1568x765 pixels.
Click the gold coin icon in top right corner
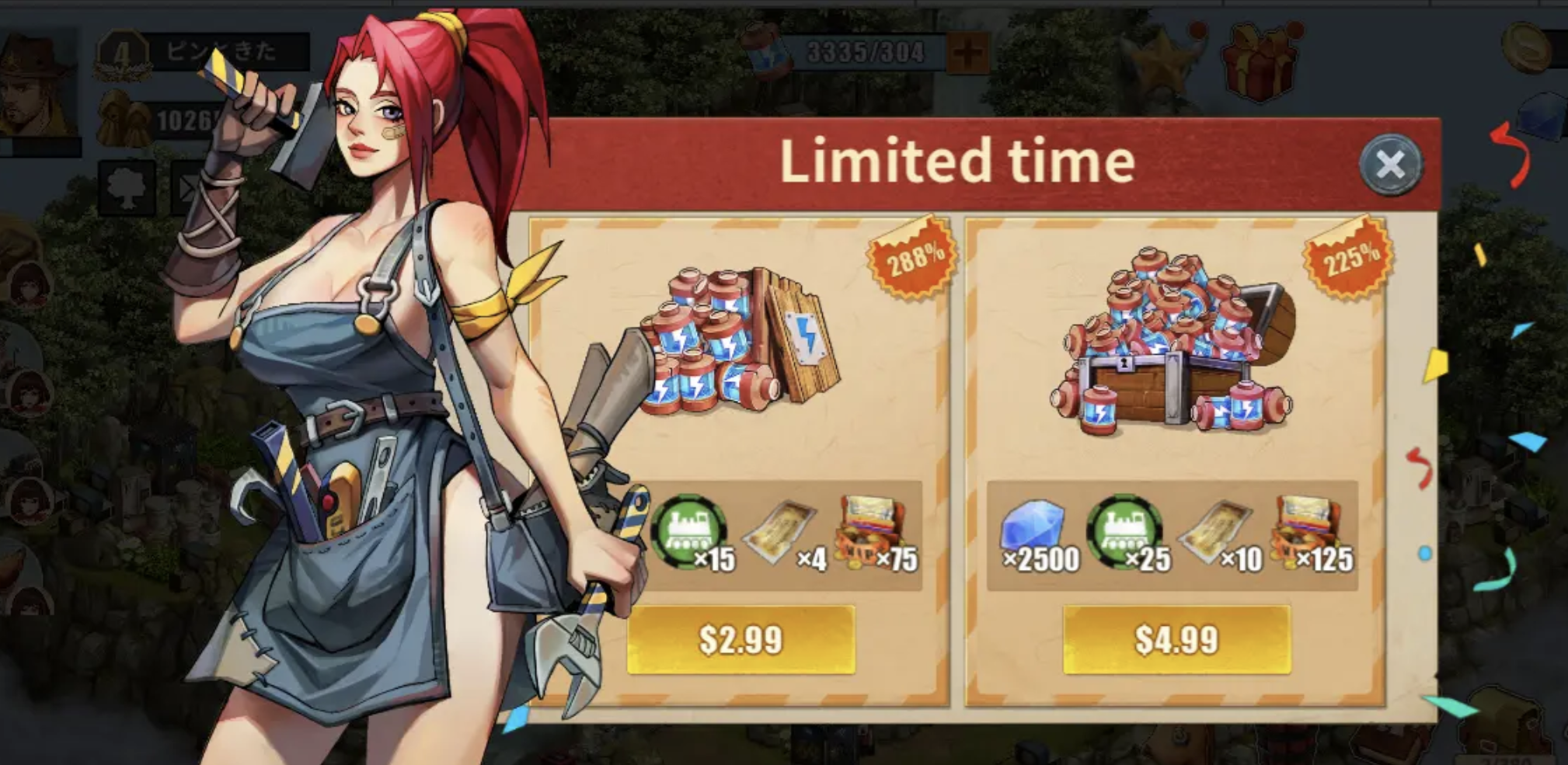(1525, 48)
